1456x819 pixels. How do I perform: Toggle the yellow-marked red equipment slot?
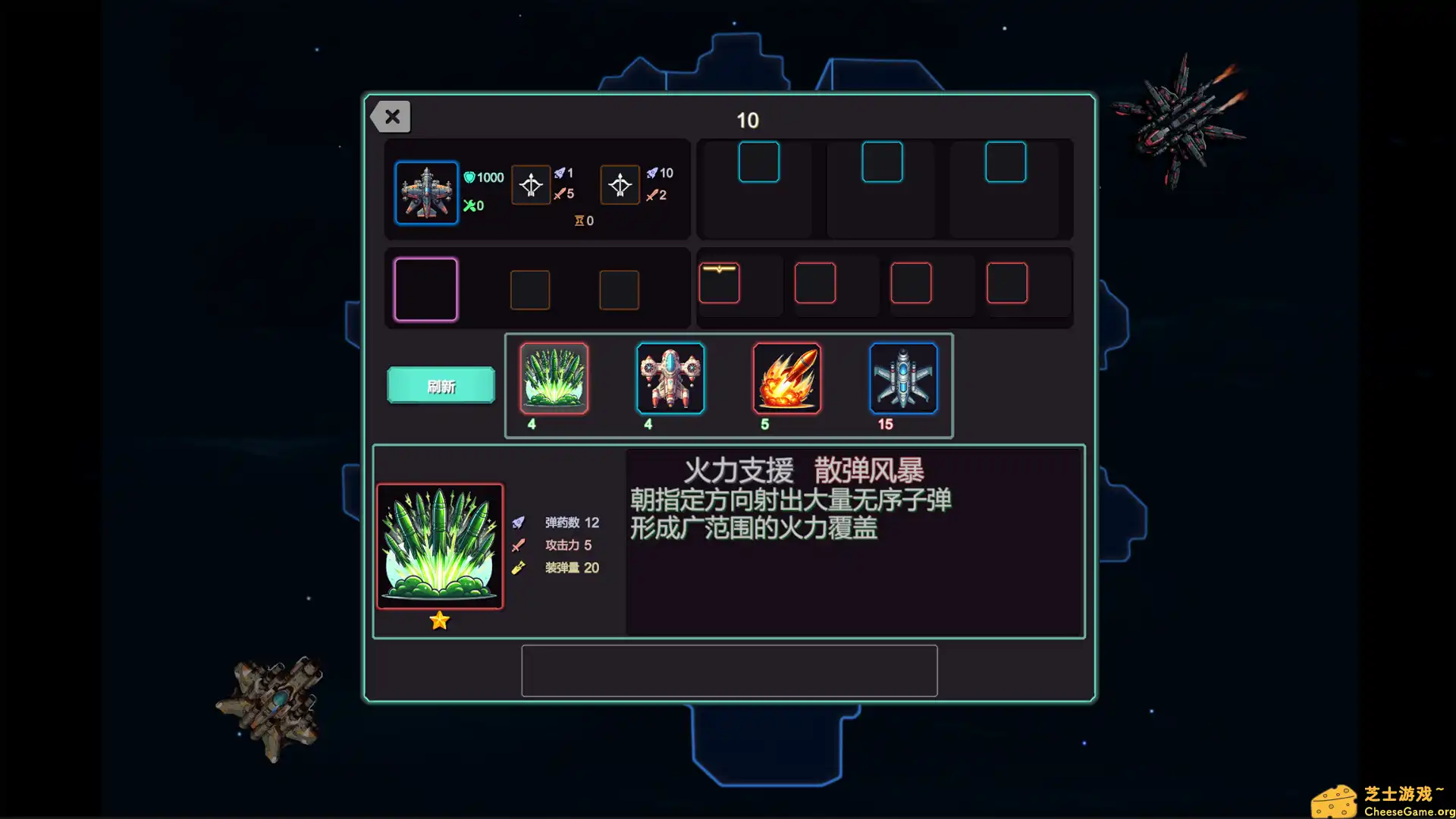pos(719,281)
